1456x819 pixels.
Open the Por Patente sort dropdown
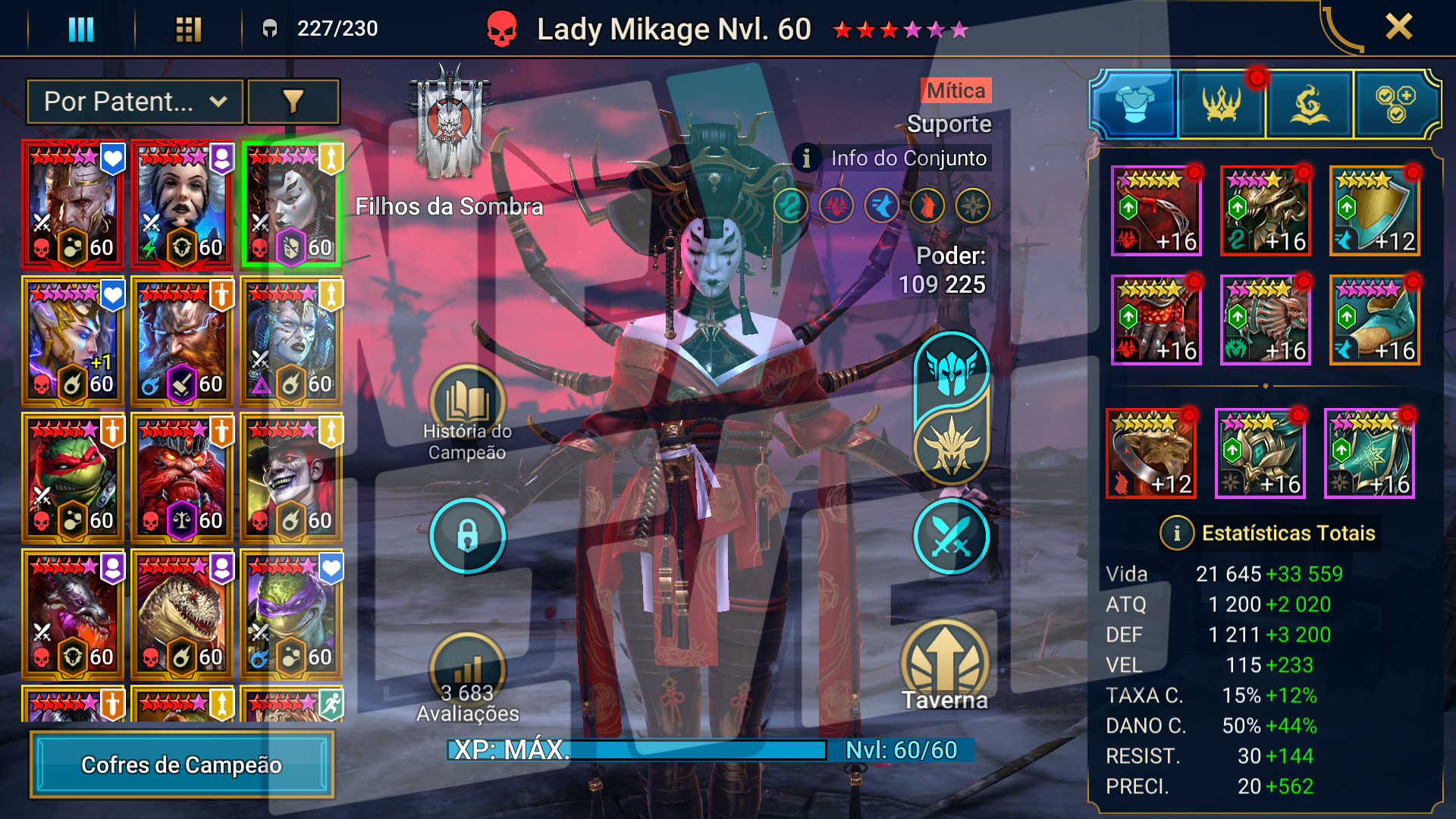pos(135,102)
